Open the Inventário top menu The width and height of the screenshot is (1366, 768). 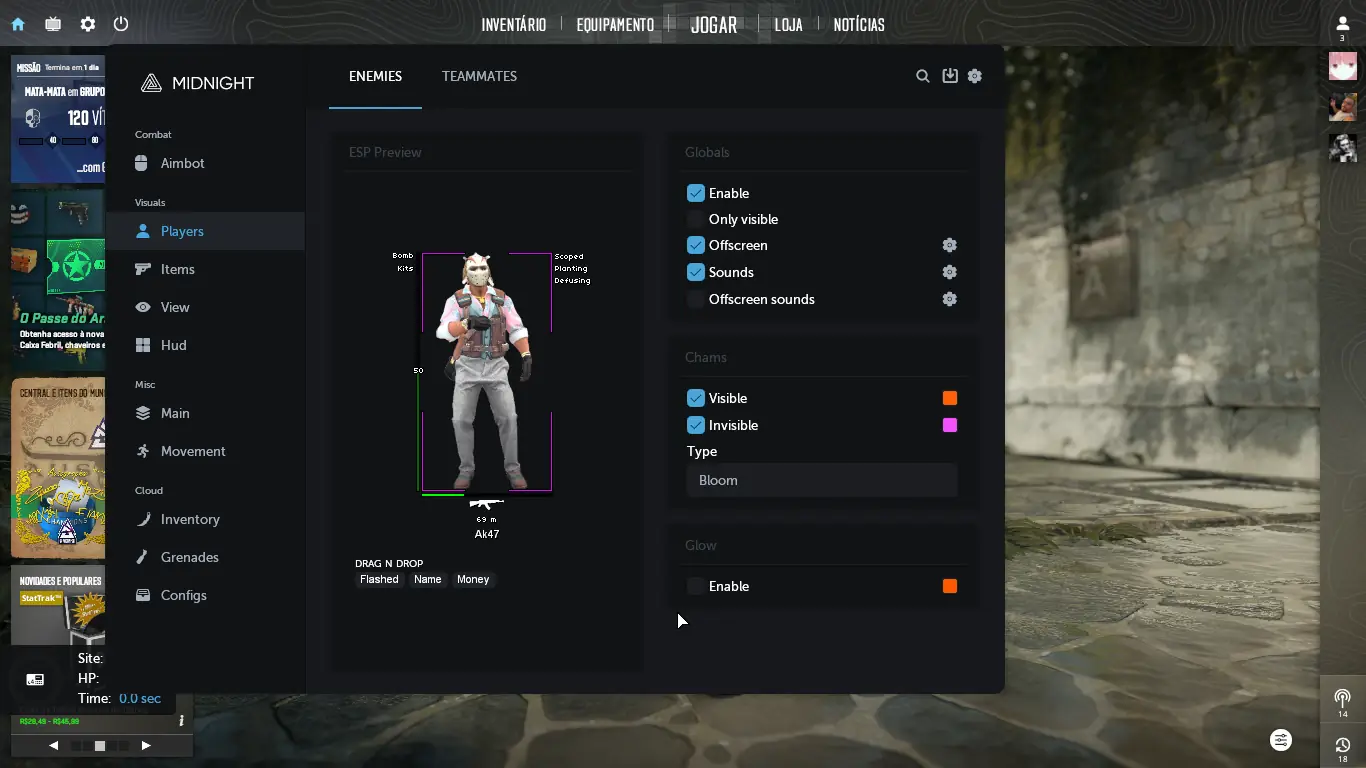(x=513, y=25)
